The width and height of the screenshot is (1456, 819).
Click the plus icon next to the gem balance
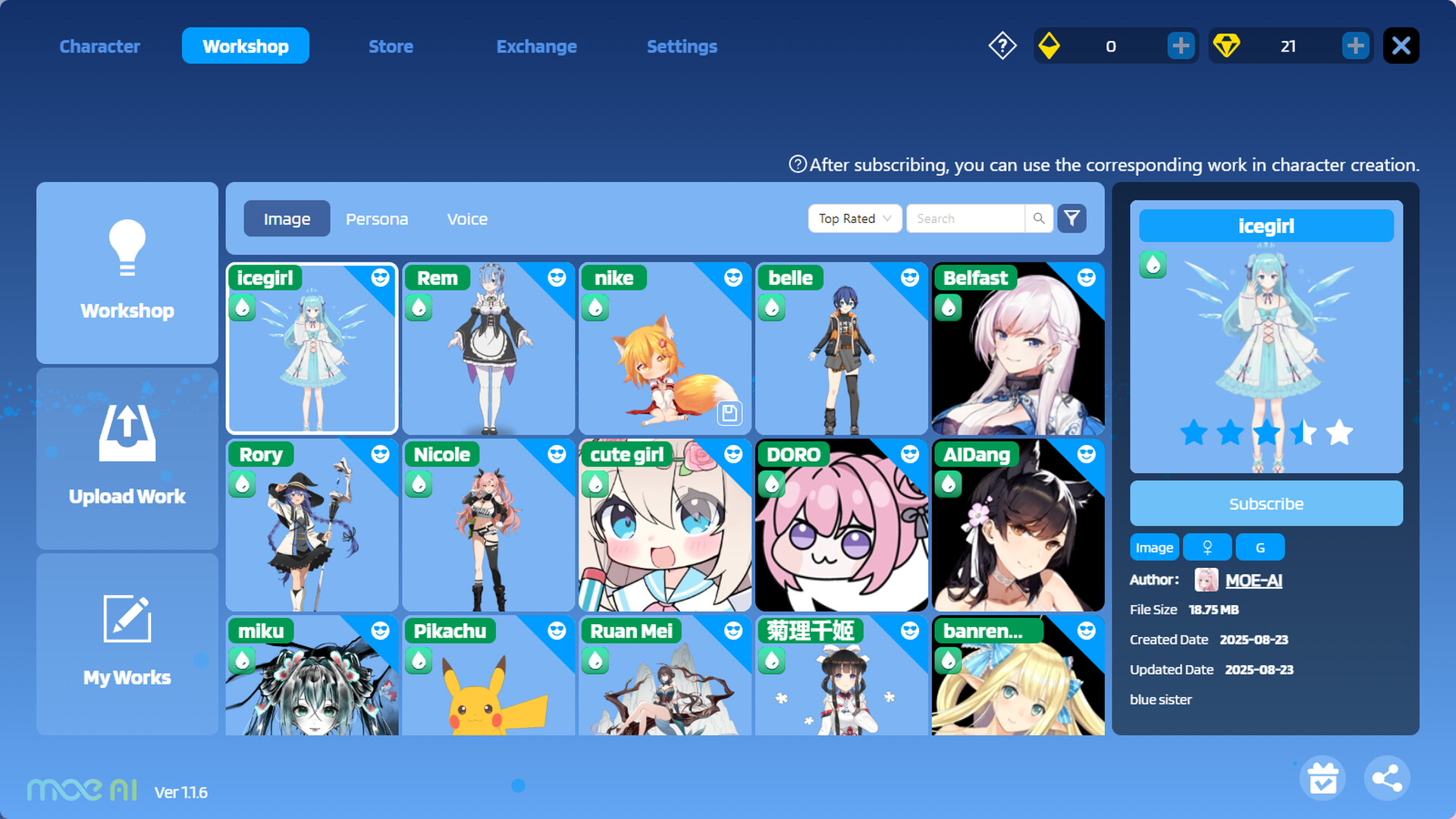pyautogui.click(x=1355, y=45)
